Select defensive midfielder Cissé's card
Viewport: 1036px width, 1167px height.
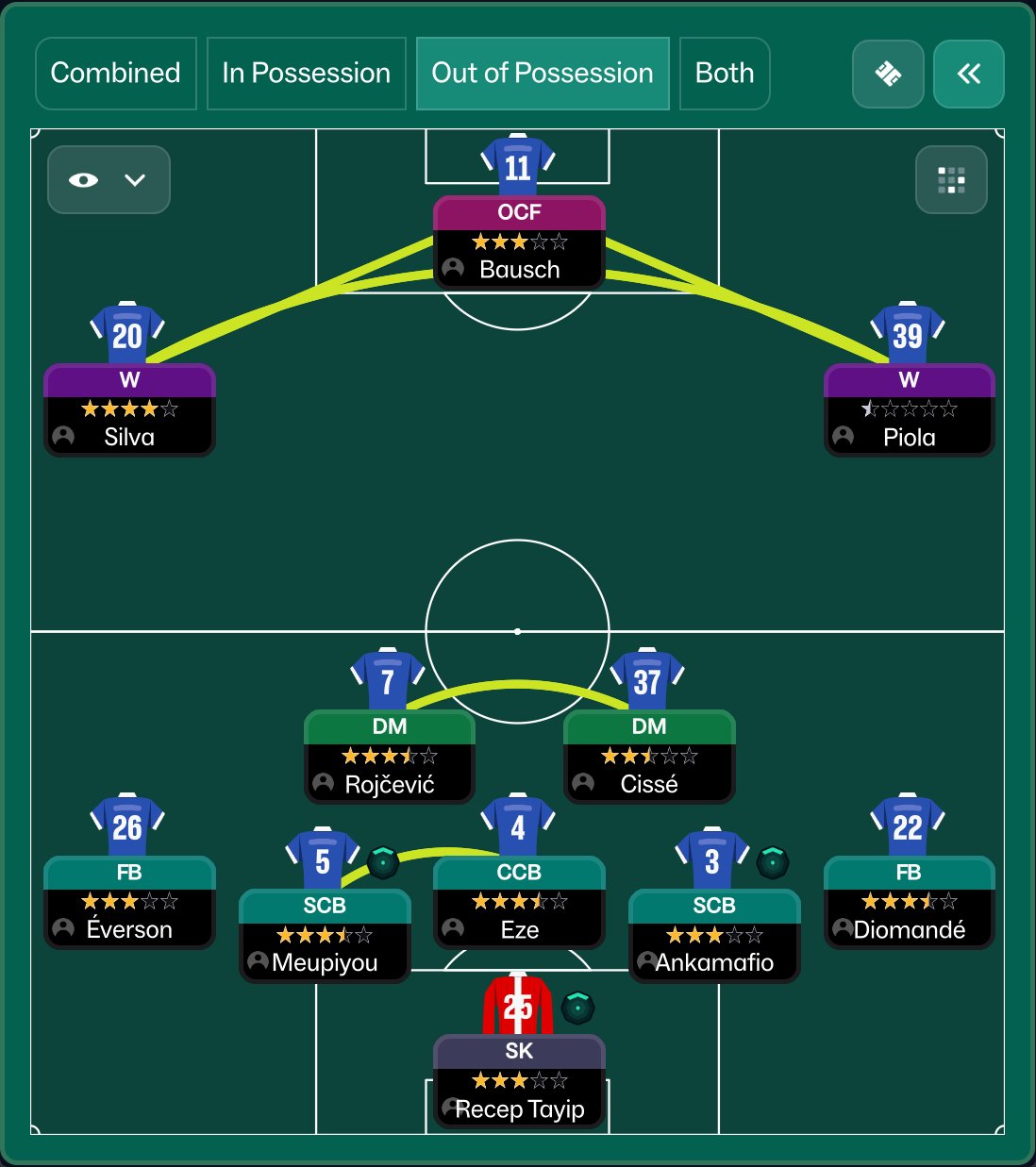649,757
